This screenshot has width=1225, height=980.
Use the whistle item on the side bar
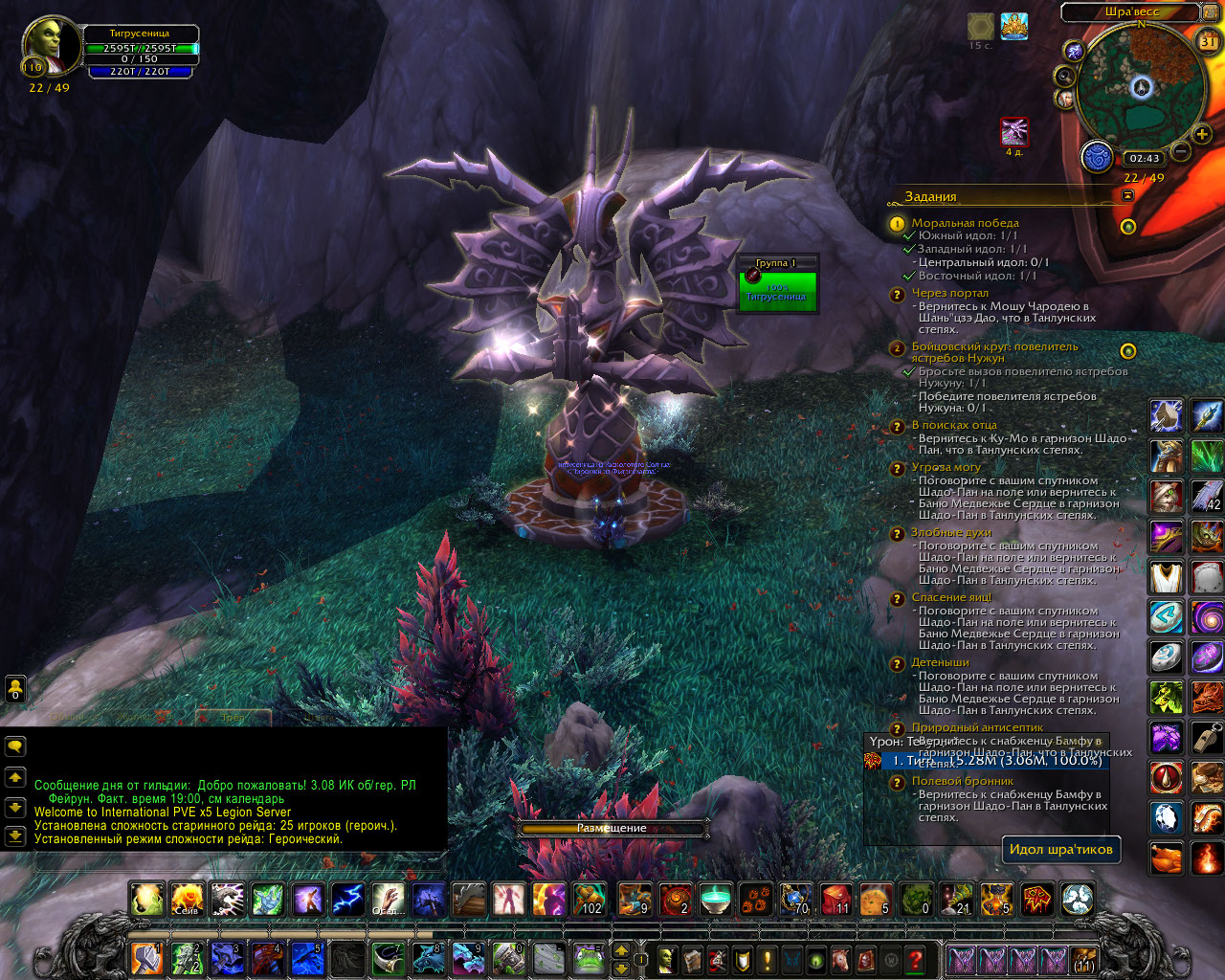coord(1207,738)
